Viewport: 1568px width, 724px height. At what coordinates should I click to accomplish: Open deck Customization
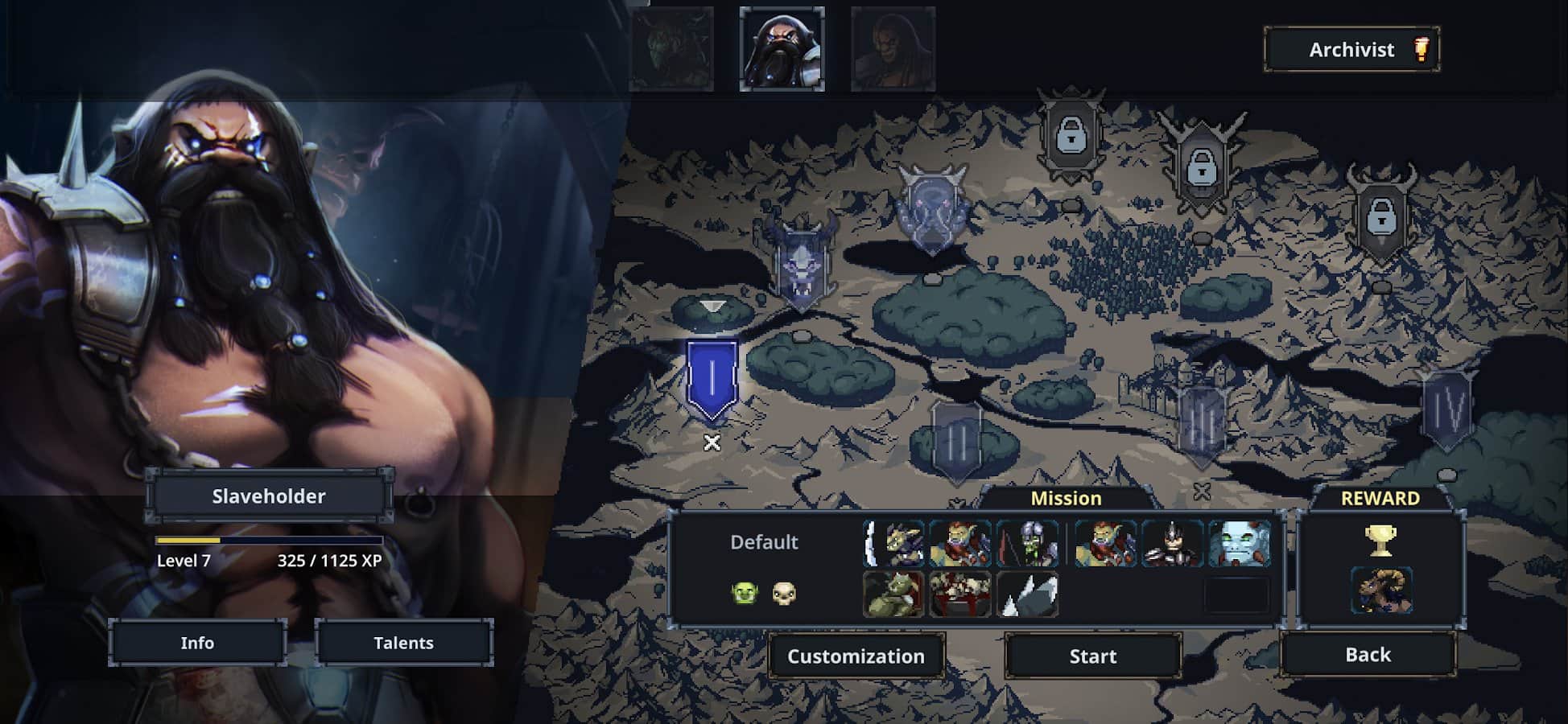(856, 656)
